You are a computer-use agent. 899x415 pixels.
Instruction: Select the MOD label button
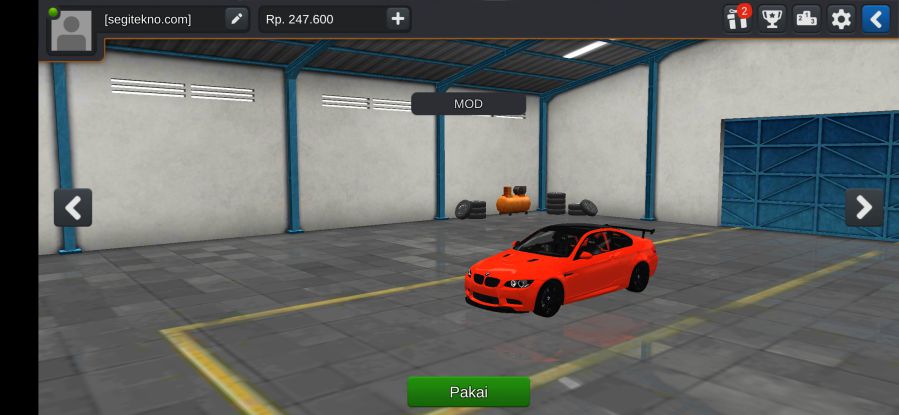click(x=468, y=104)
